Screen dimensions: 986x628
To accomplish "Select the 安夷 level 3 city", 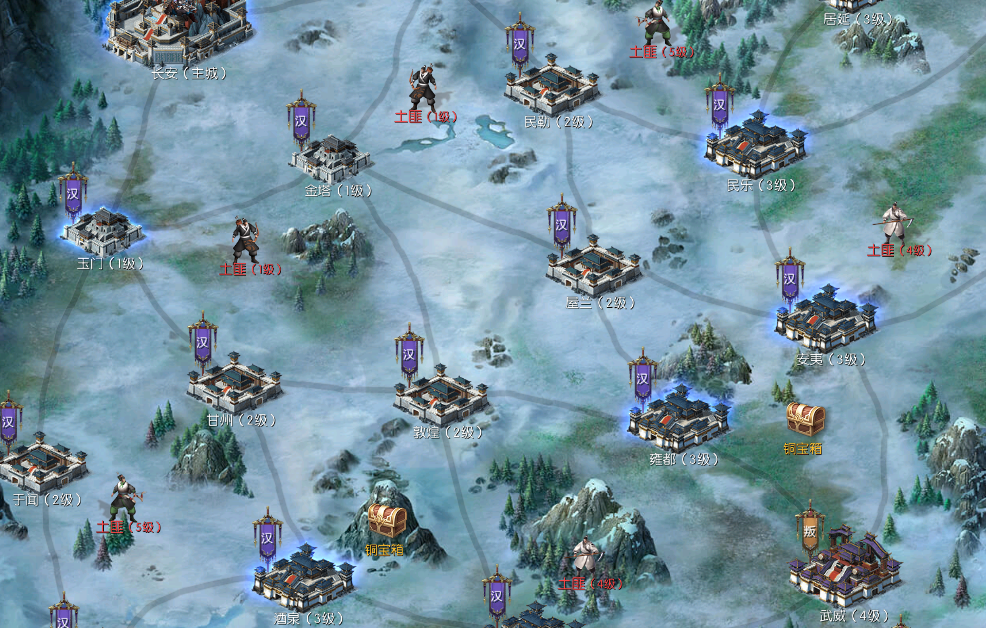I will point(826,318).
